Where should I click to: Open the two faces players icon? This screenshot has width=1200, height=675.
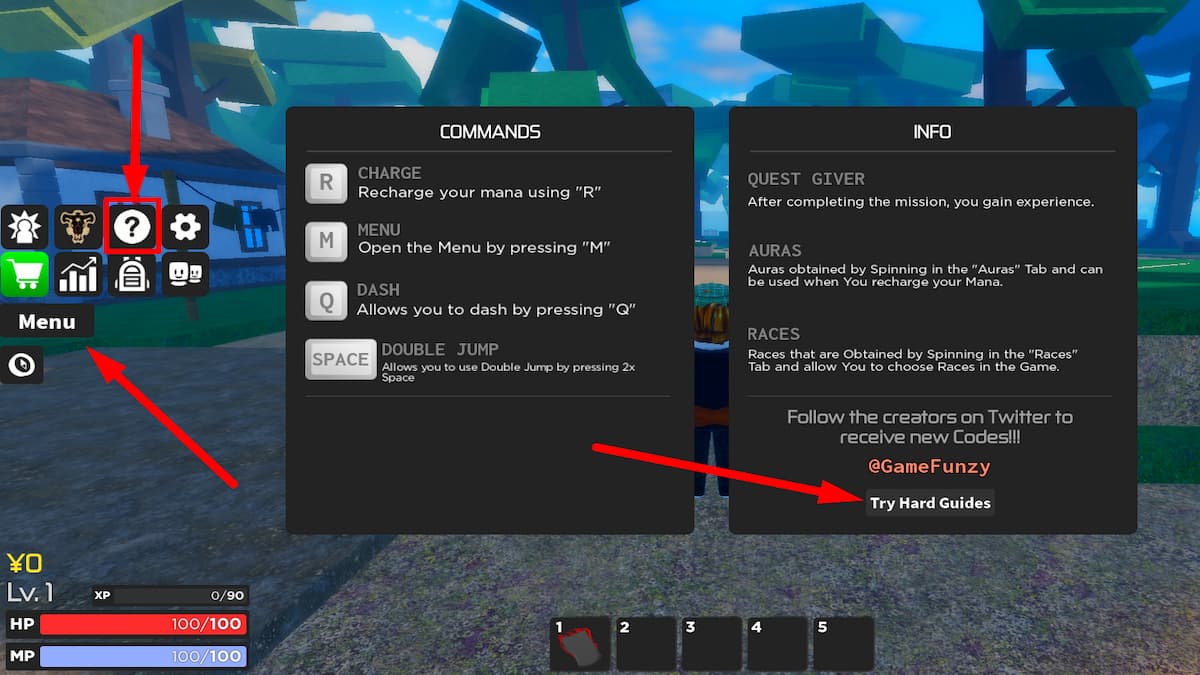coord(185,275)
